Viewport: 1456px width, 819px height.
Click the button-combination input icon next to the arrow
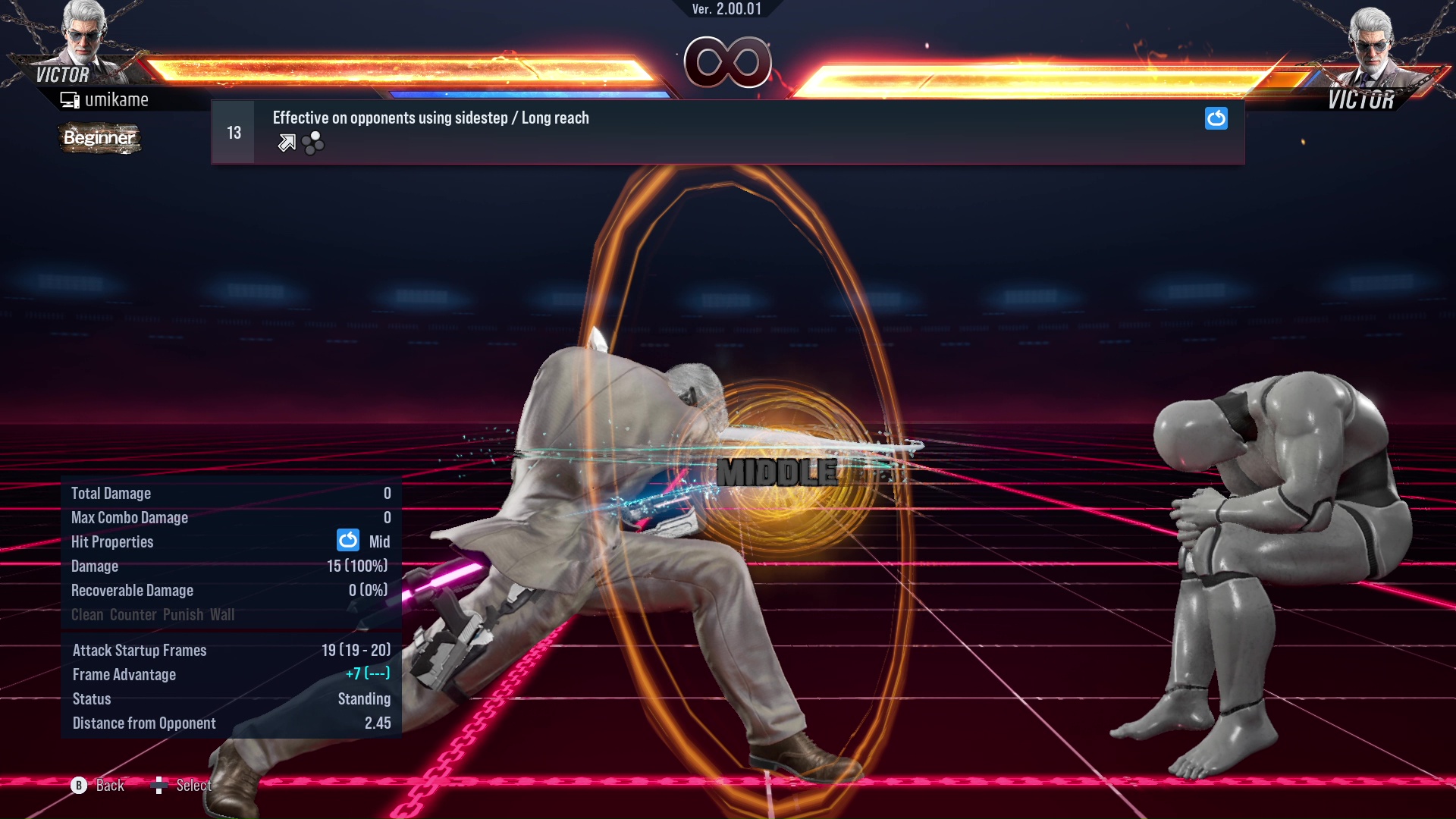(312, 142)
